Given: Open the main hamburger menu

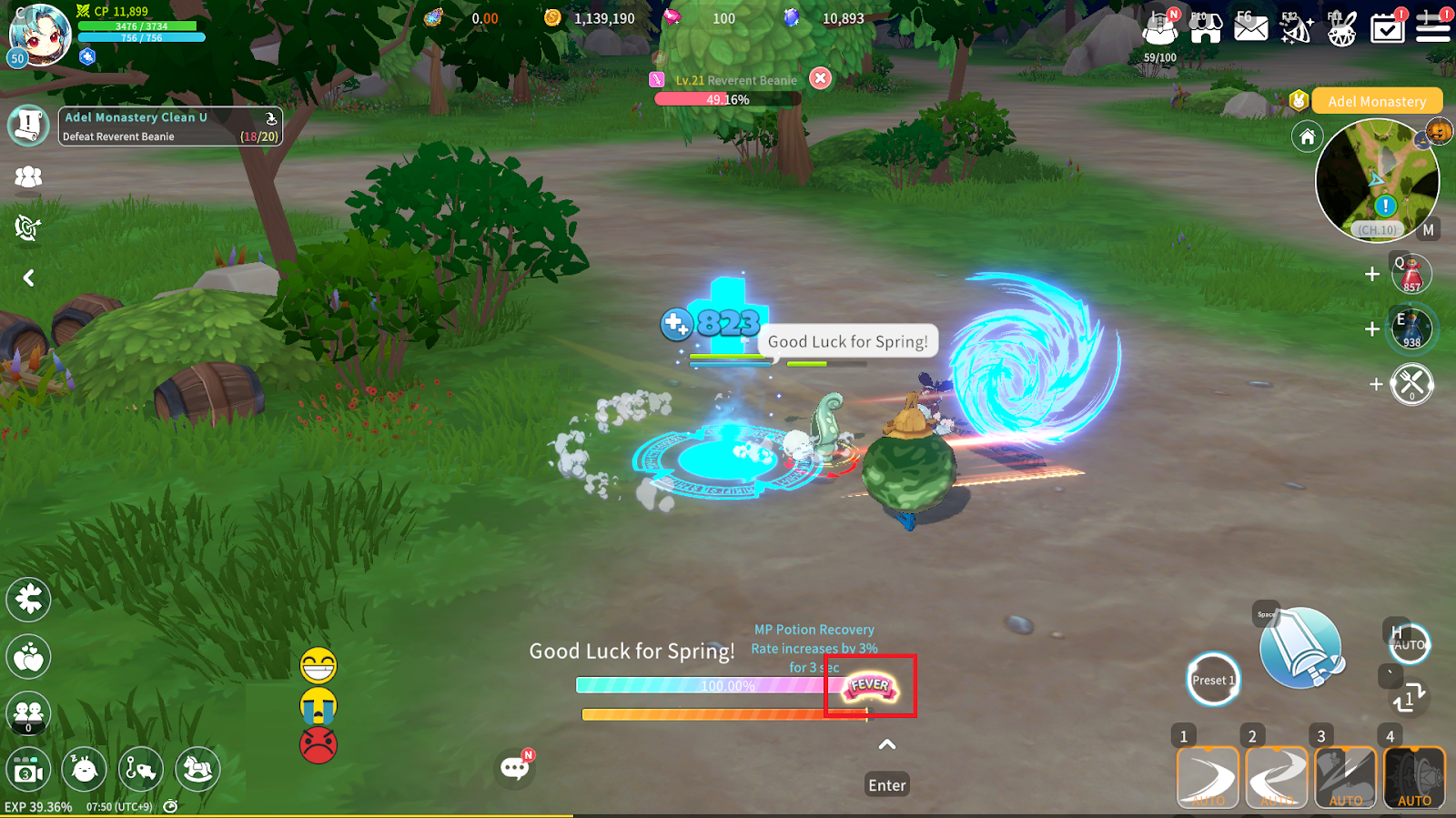Looking at the screenshot, I should [x=1432, y=28].
